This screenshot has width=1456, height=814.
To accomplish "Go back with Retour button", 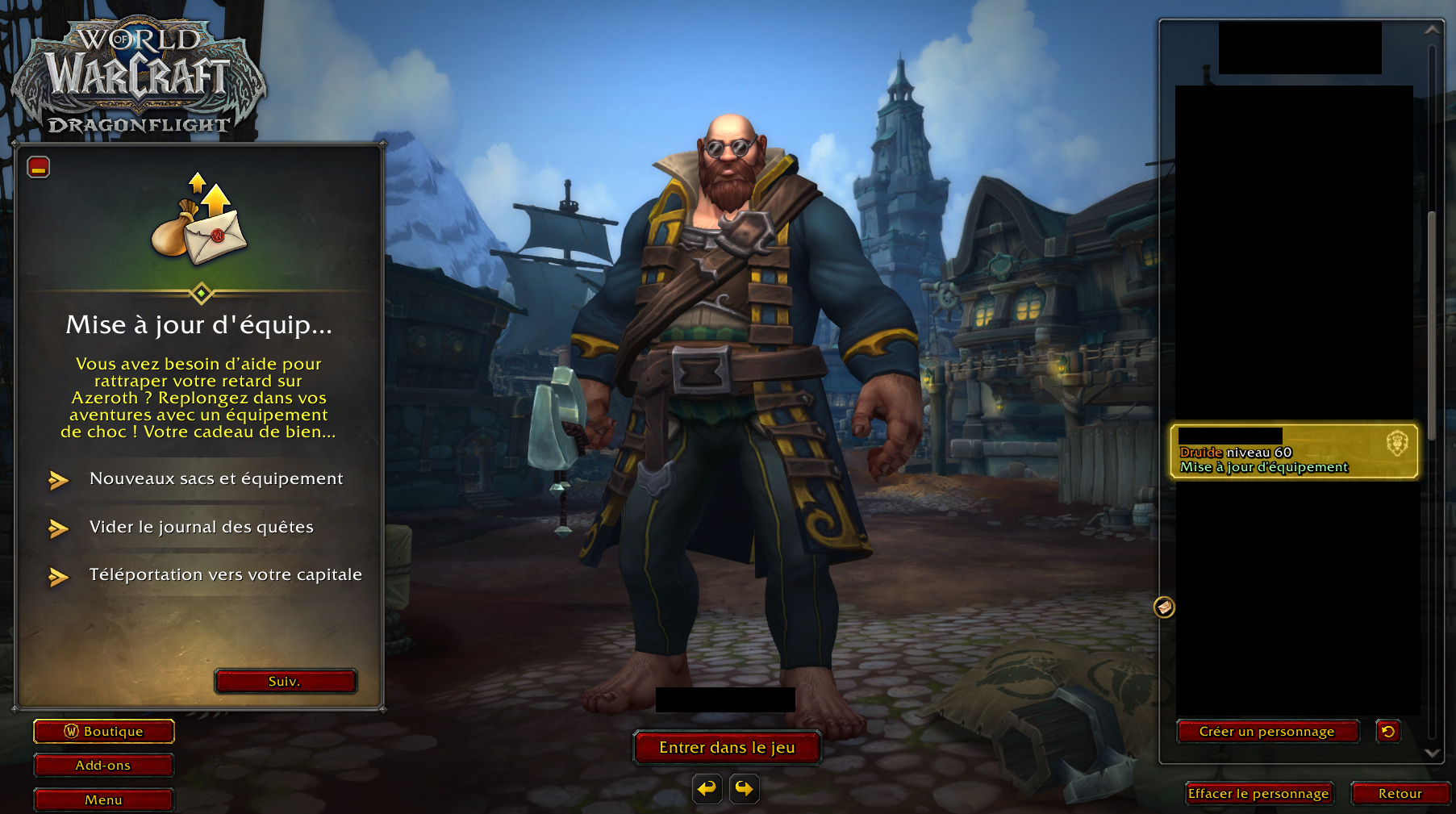I will click(x=1400, y=794).
